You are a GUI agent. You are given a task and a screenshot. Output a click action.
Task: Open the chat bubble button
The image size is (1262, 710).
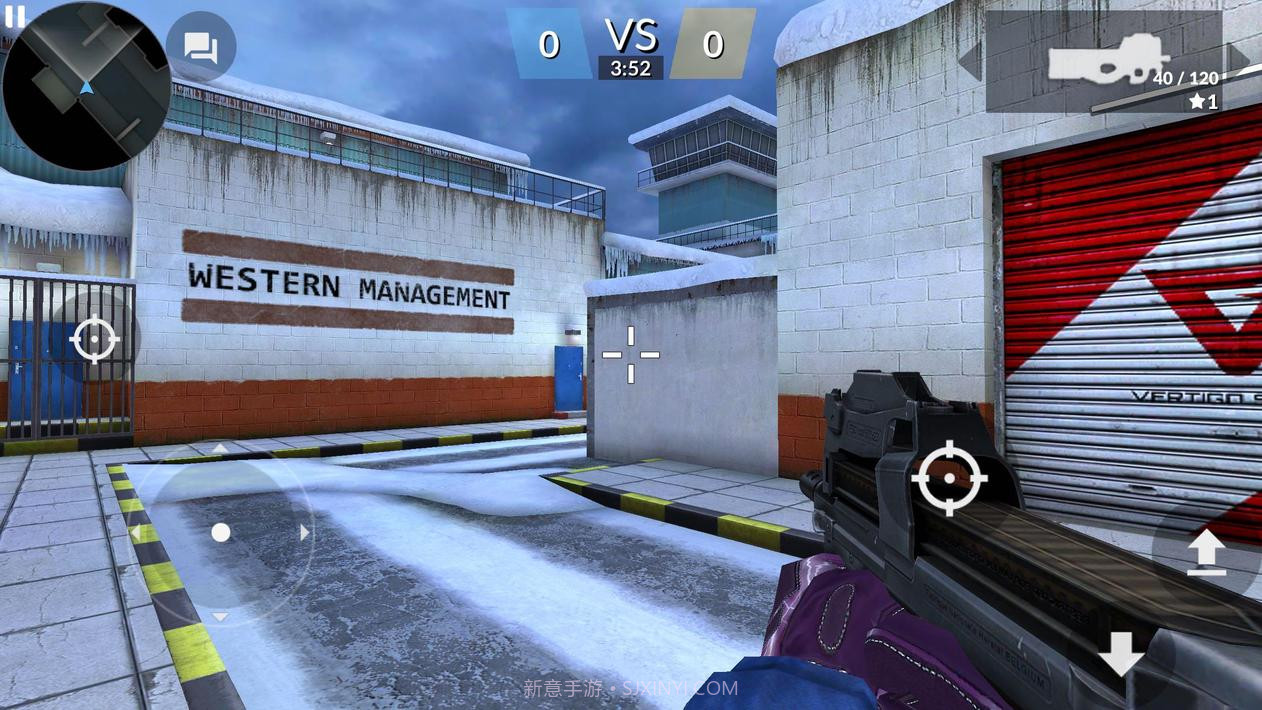point(201,47)
